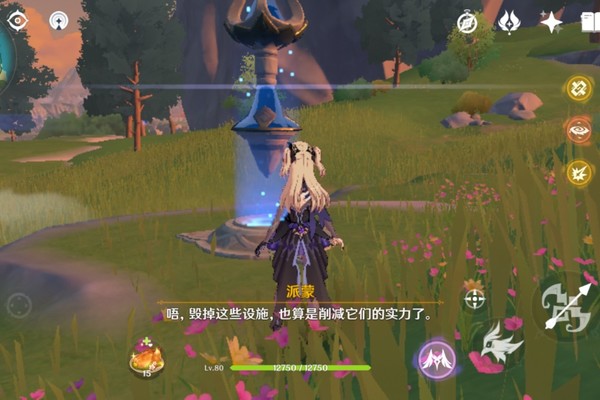Unleash the purple wings elemental burst
The height and width of the screenshot is (400, 600).
click(x=437, y=358)
